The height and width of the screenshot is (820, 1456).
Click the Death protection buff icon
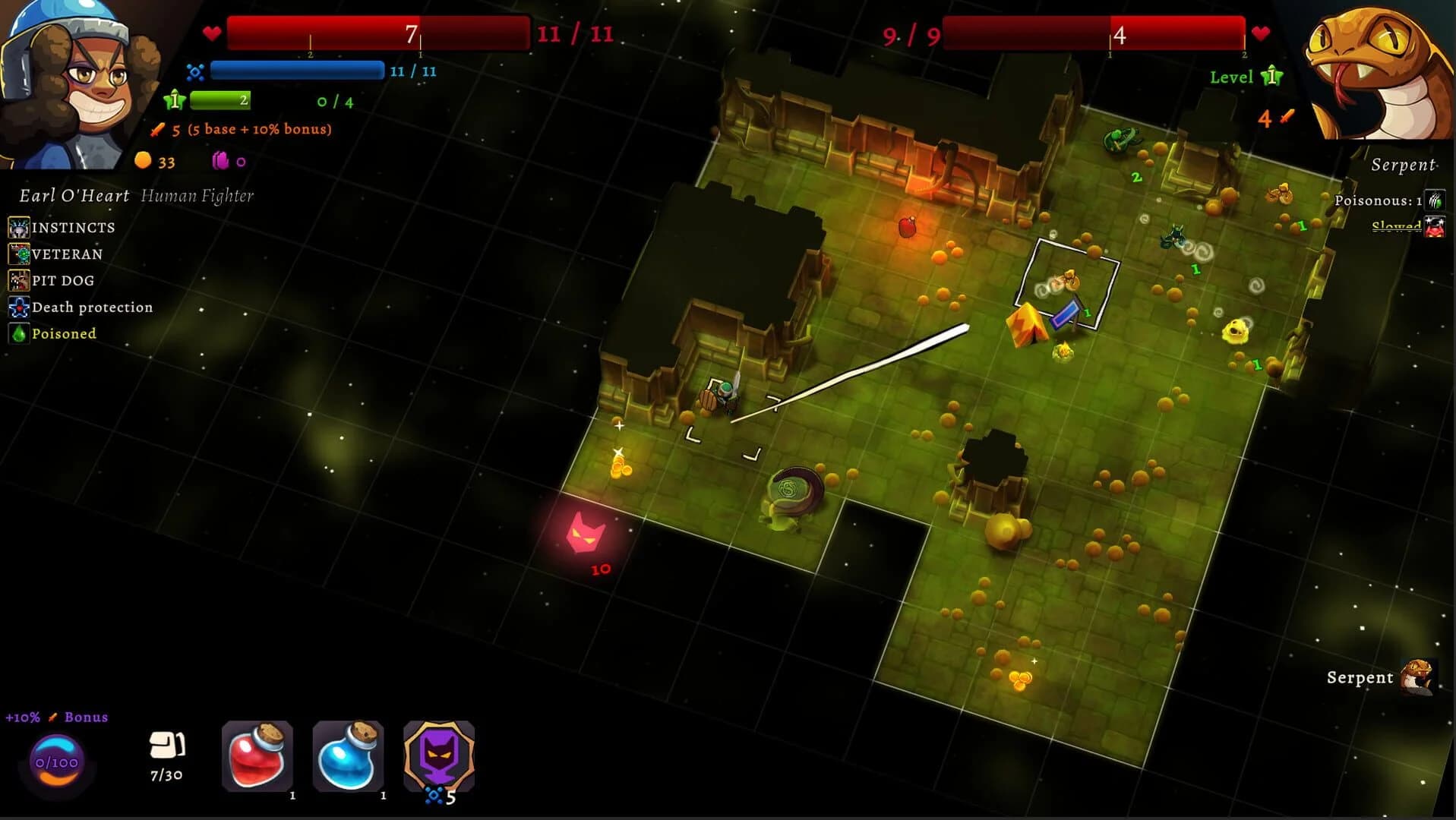pos(18,307)
